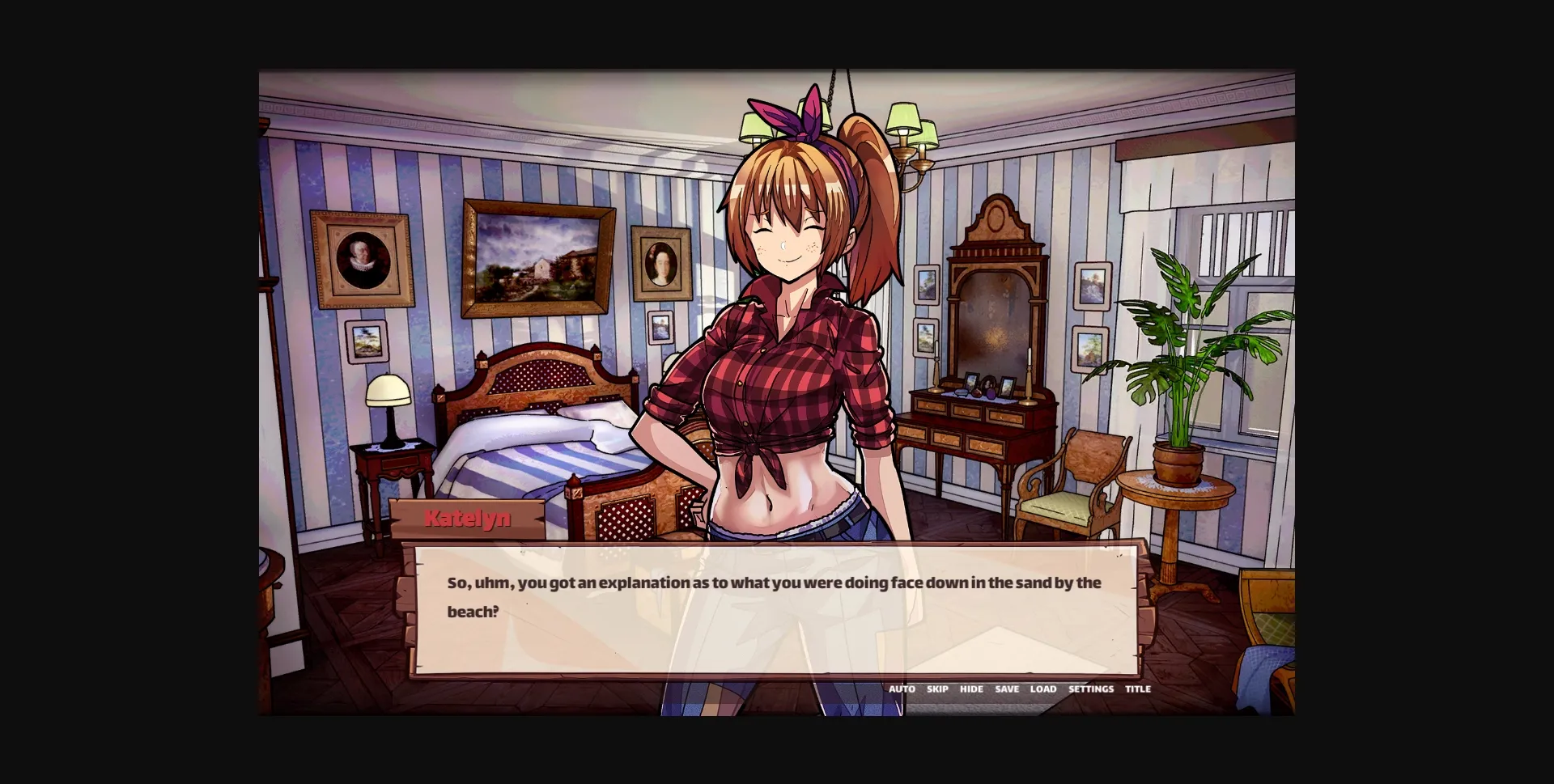Open the Settings menu
The width and height of the screenshot is (1554, 784).
[1090, 689]
